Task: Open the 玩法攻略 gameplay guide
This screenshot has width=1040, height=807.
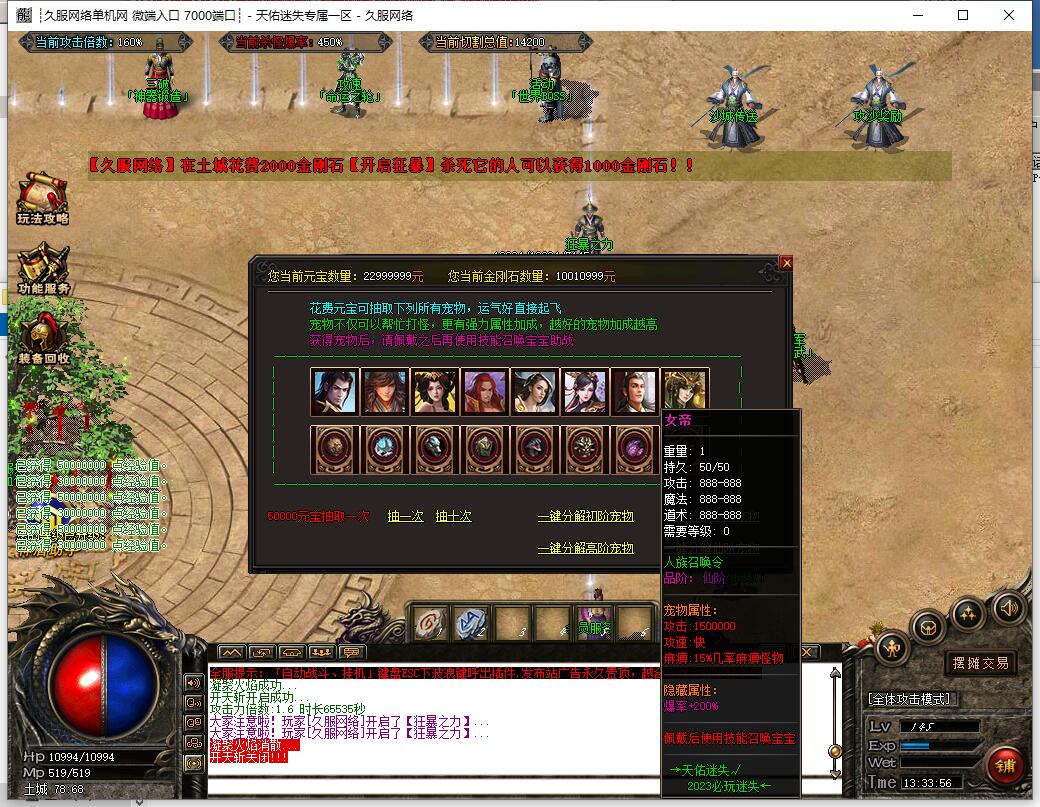Action: pyautogui.click(x=42, y=200)
